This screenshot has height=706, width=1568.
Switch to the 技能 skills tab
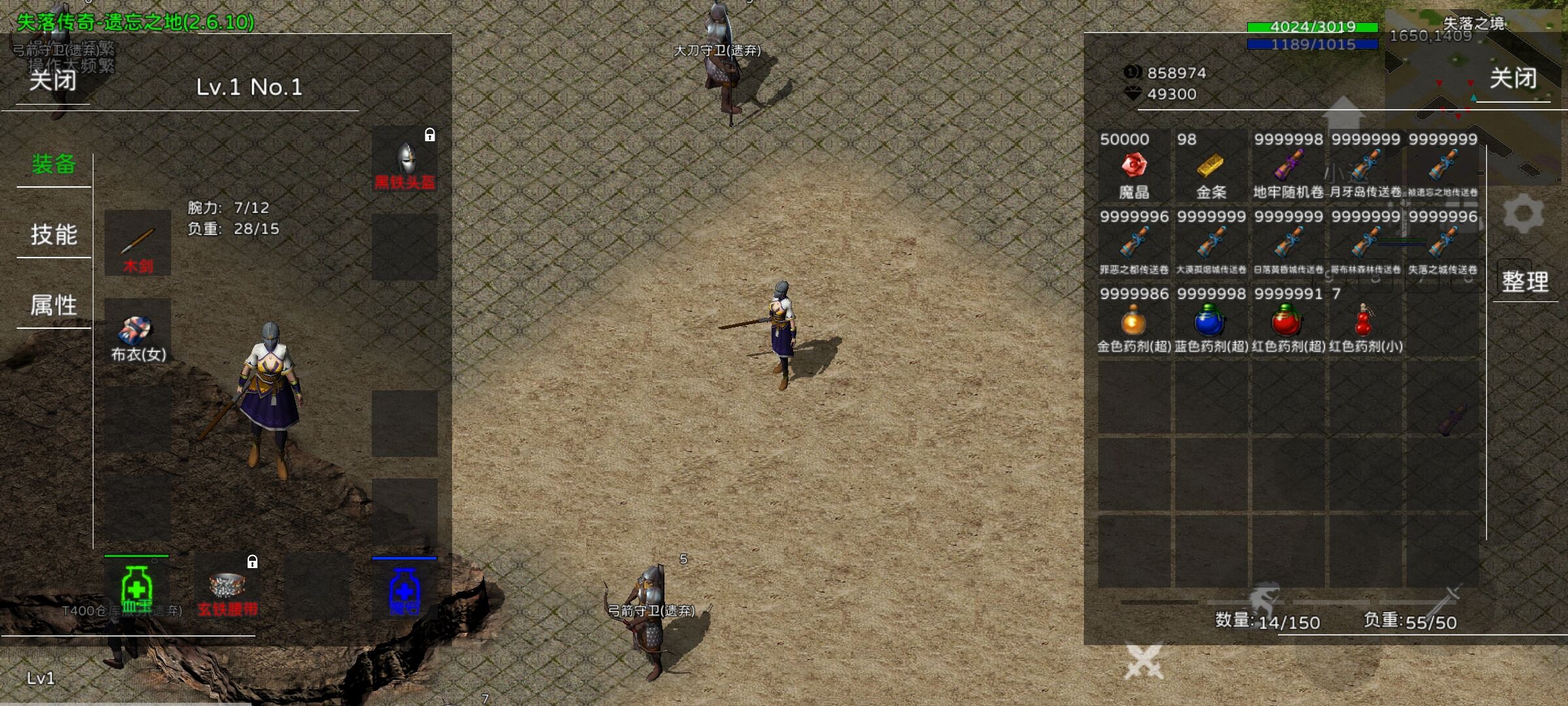click(54, 235)
